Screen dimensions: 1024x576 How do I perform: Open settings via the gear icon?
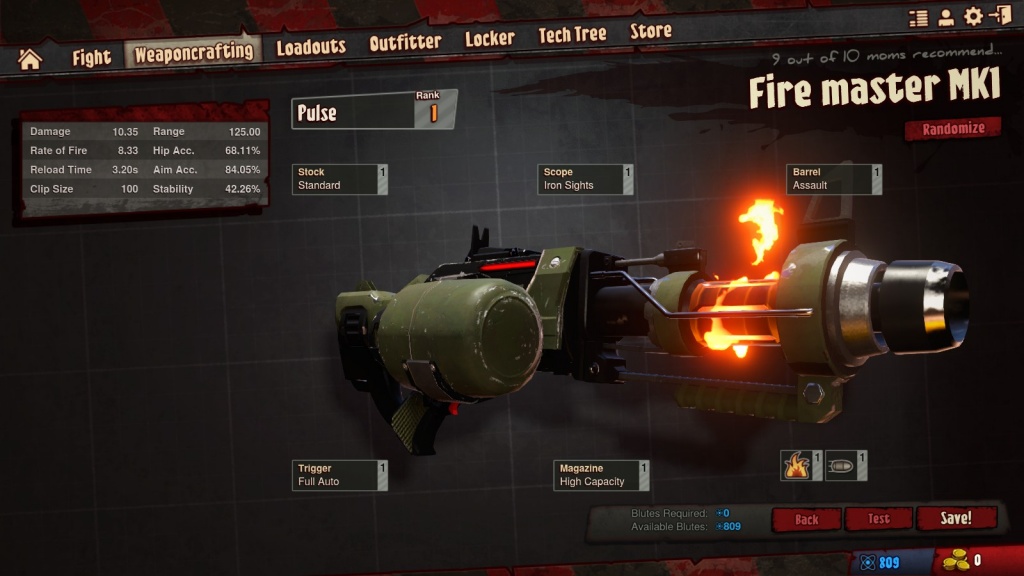[973, 17]
